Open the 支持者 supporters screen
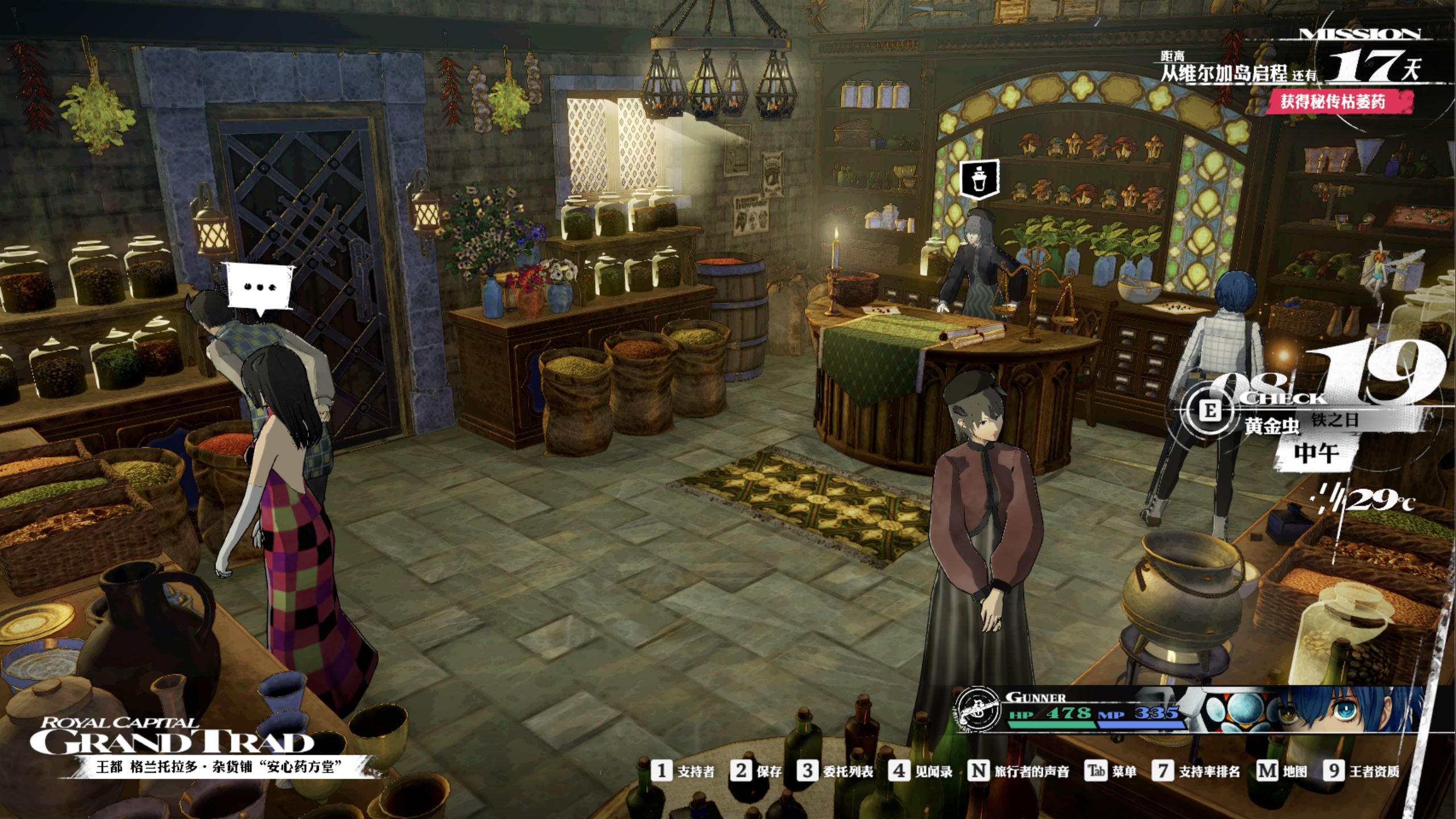Image resolution: width=1456 pixels, height=819 pixels. click(x=683, y=771)
